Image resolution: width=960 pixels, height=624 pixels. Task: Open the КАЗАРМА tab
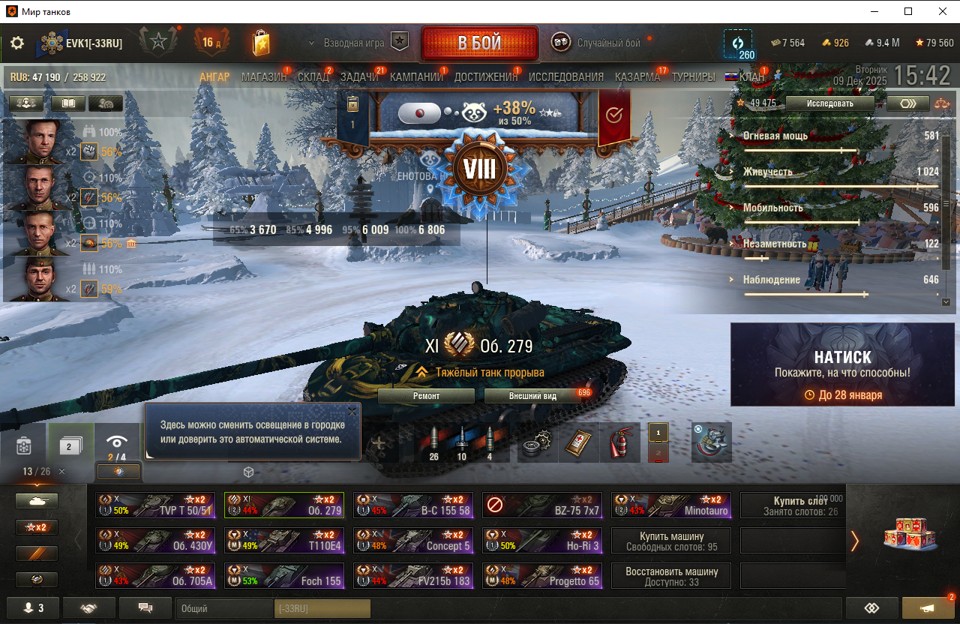[637, 77]
